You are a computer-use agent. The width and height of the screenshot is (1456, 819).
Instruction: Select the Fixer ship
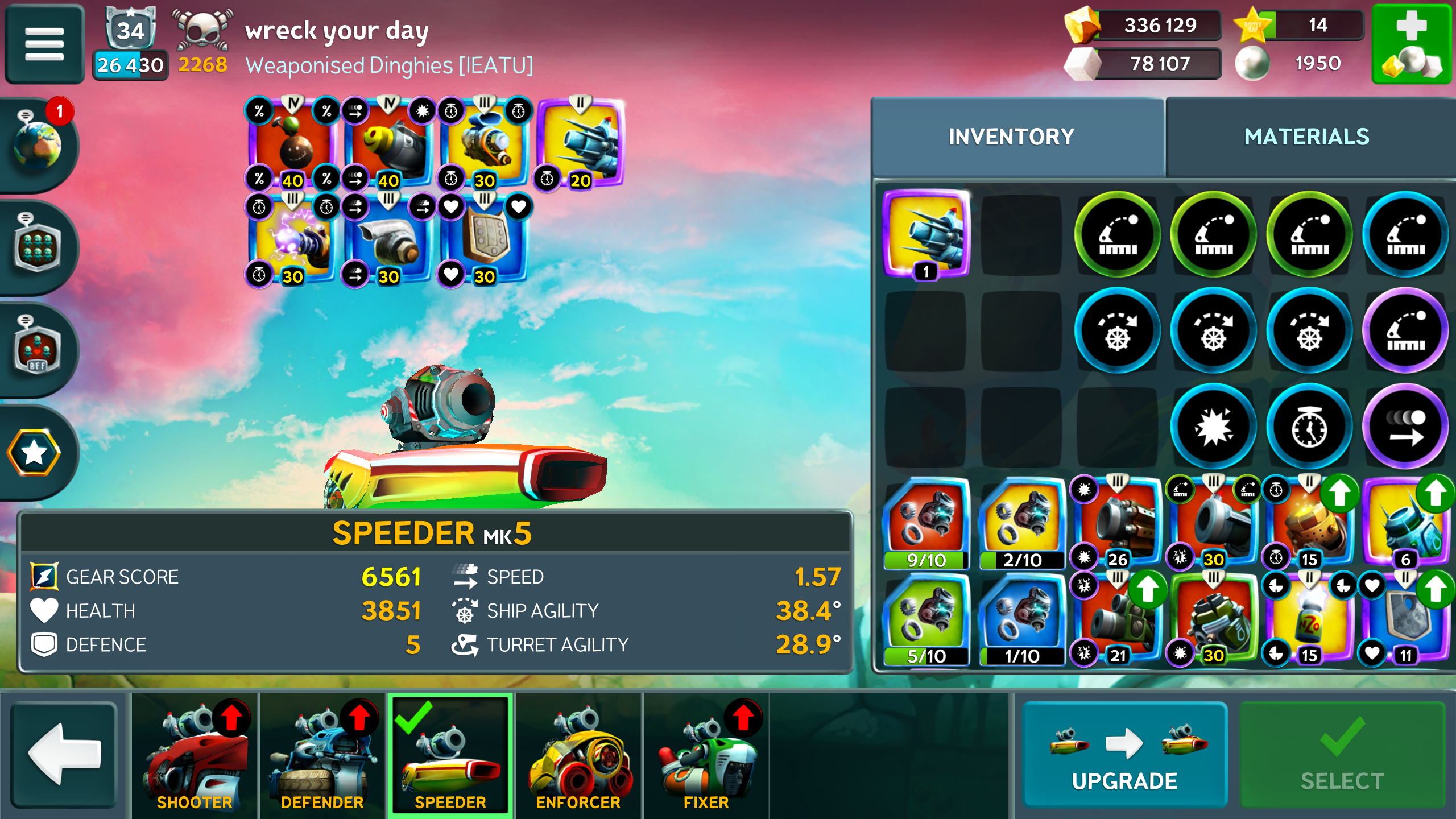click(x=706, y=754)
